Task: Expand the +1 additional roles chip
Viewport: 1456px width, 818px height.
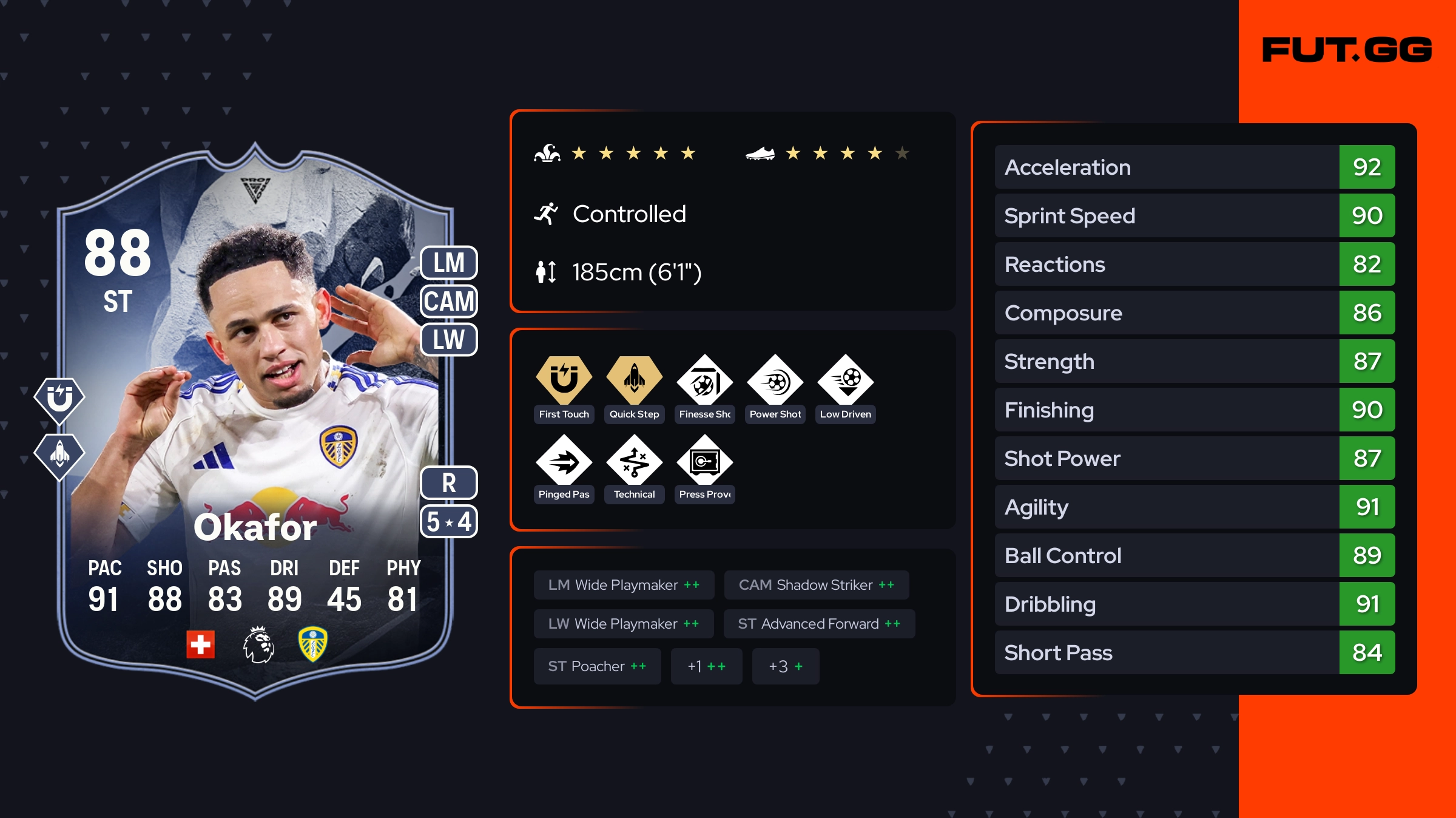Action: tap(706, 666)
